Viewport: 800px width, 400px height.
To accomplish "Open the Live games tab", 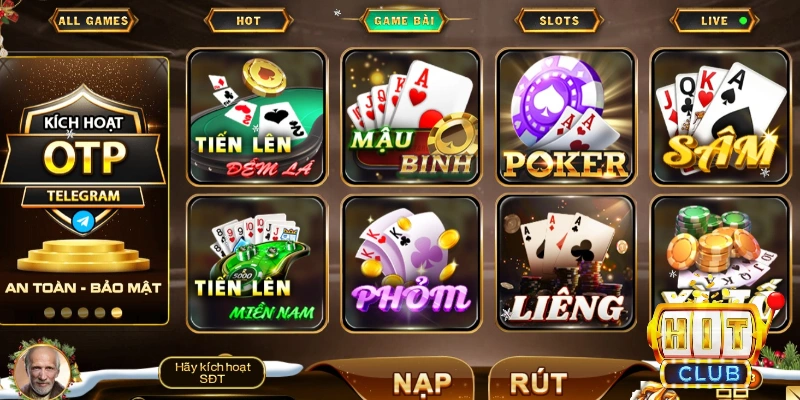I will point(714,20).
